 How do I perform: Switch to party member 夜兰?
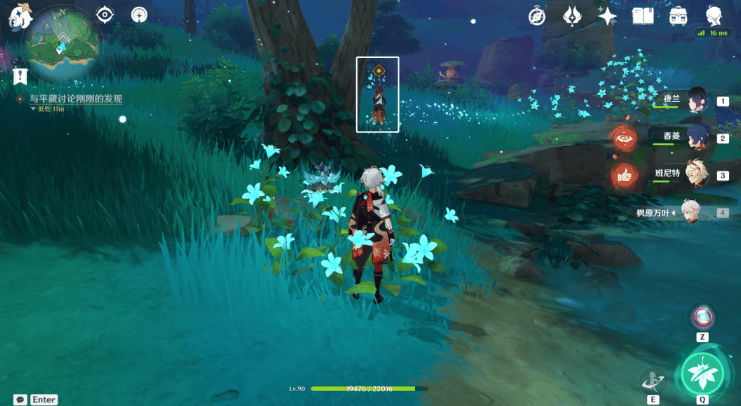coord(697,100)
